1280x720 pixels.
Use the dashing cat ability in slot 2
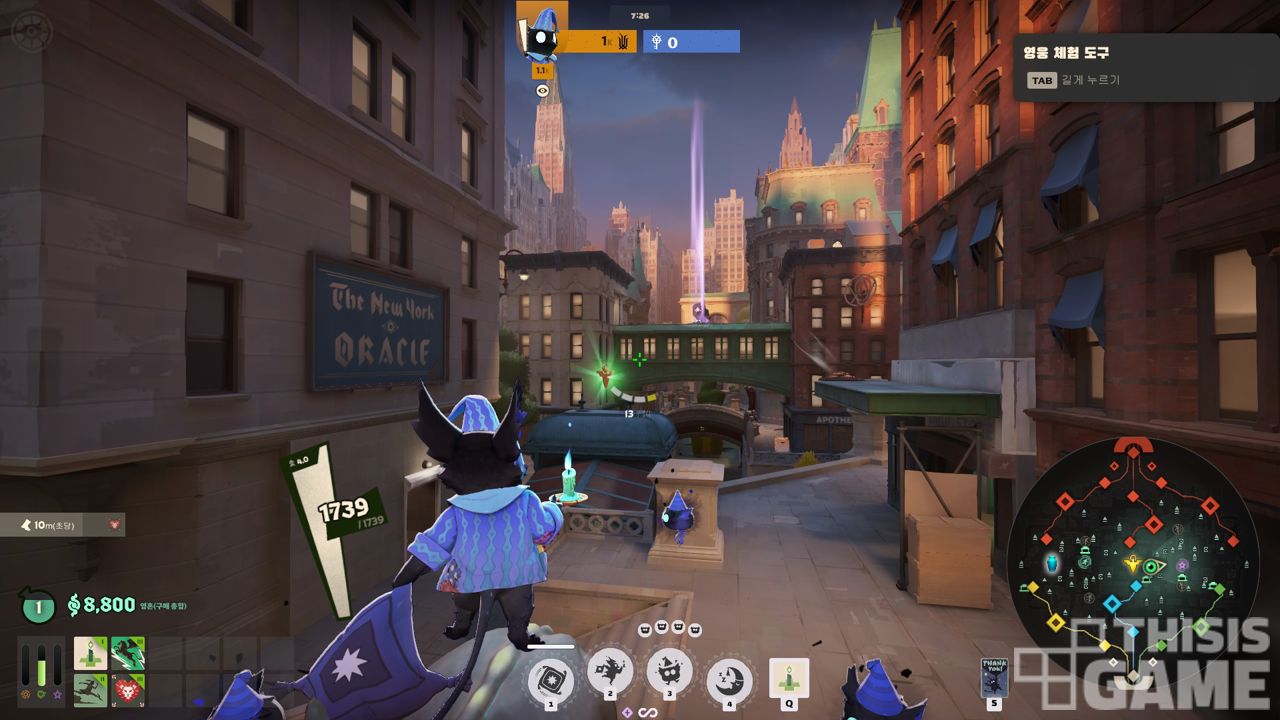[610, 672]
